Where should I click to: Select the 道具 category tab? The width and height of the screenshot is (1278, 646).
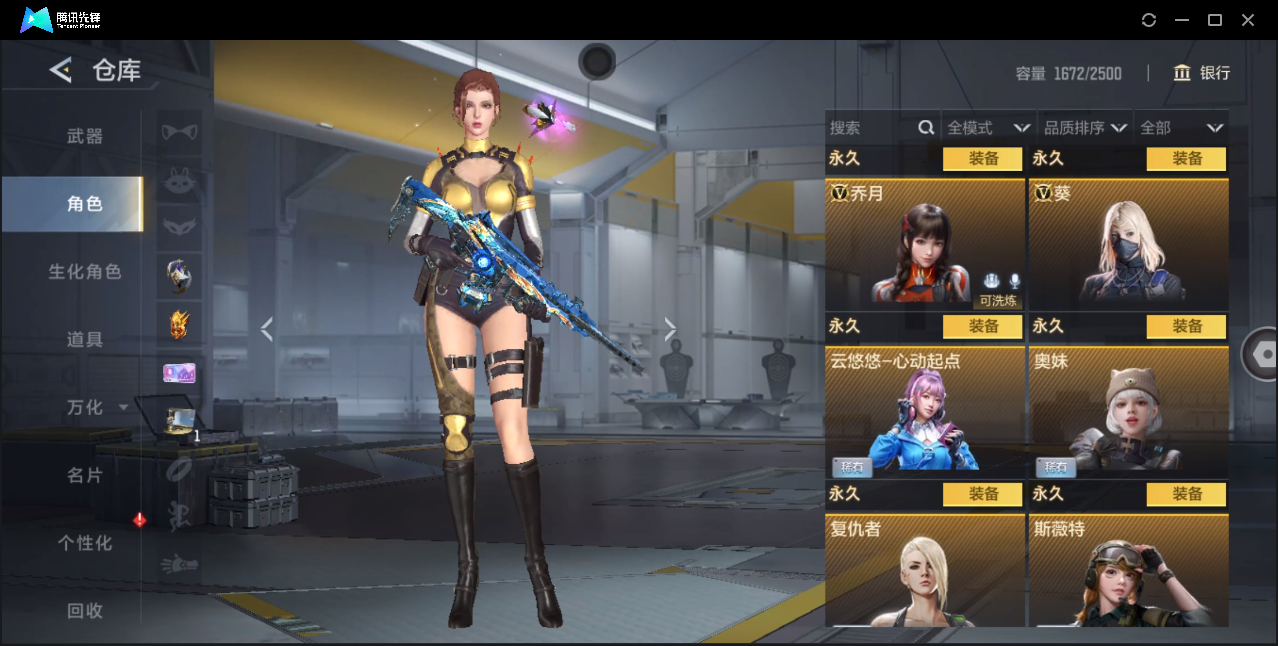[x=85, y=340]
